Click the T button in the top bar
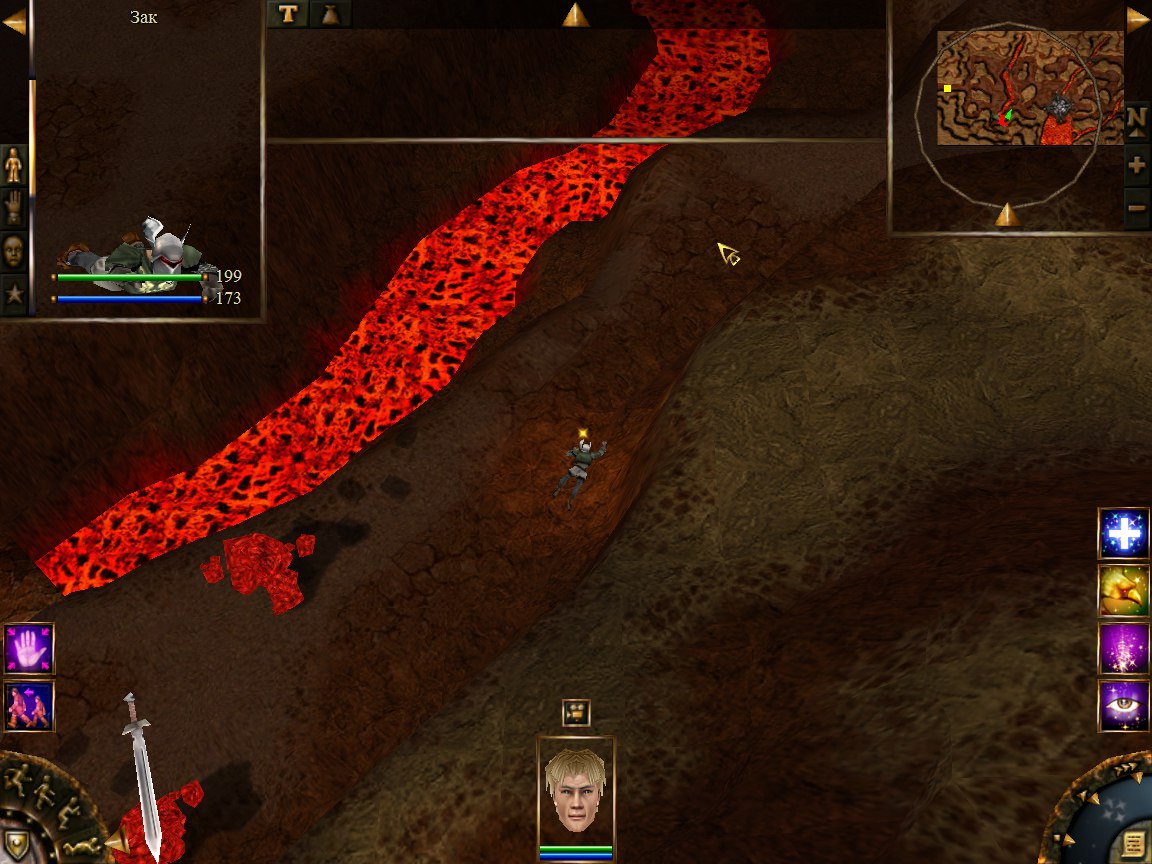Image resolution: width=1152 pixels, height=864 pixels. [288, 13]
